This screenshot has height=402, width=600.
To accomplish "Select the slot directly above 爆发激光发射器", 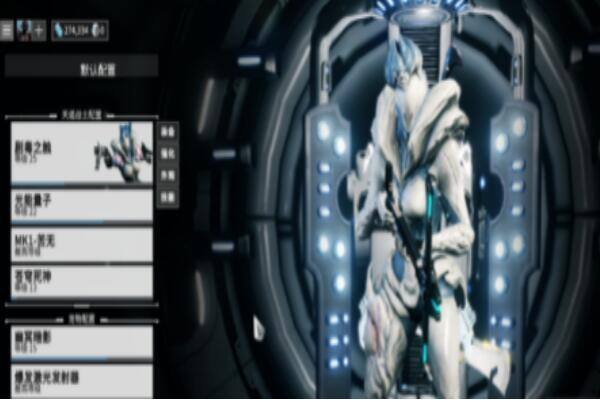I will point(81,342).
